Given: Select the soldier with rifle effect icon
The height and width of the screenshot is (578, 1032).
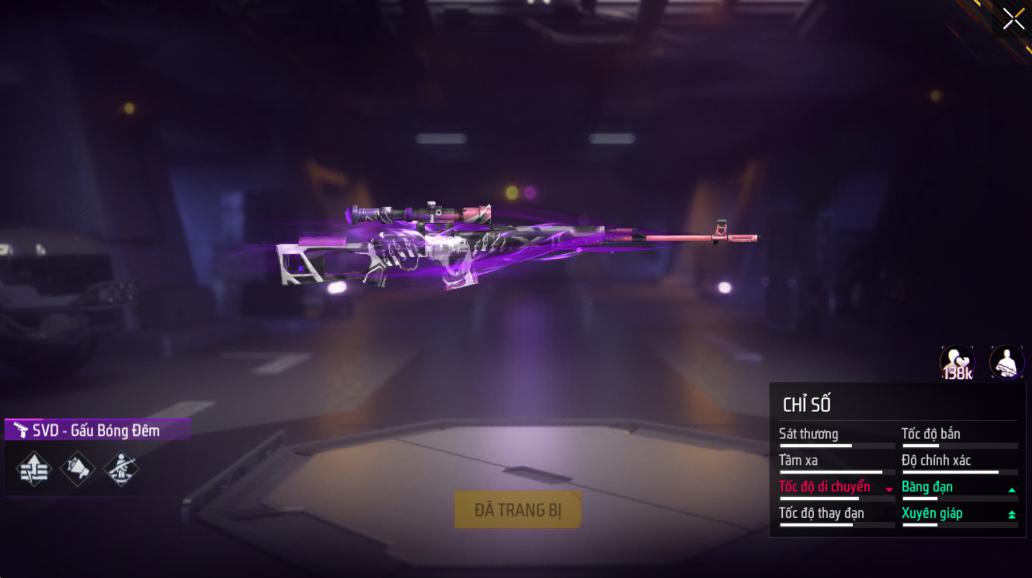Looking at the screenshot, I should [120, 467].
